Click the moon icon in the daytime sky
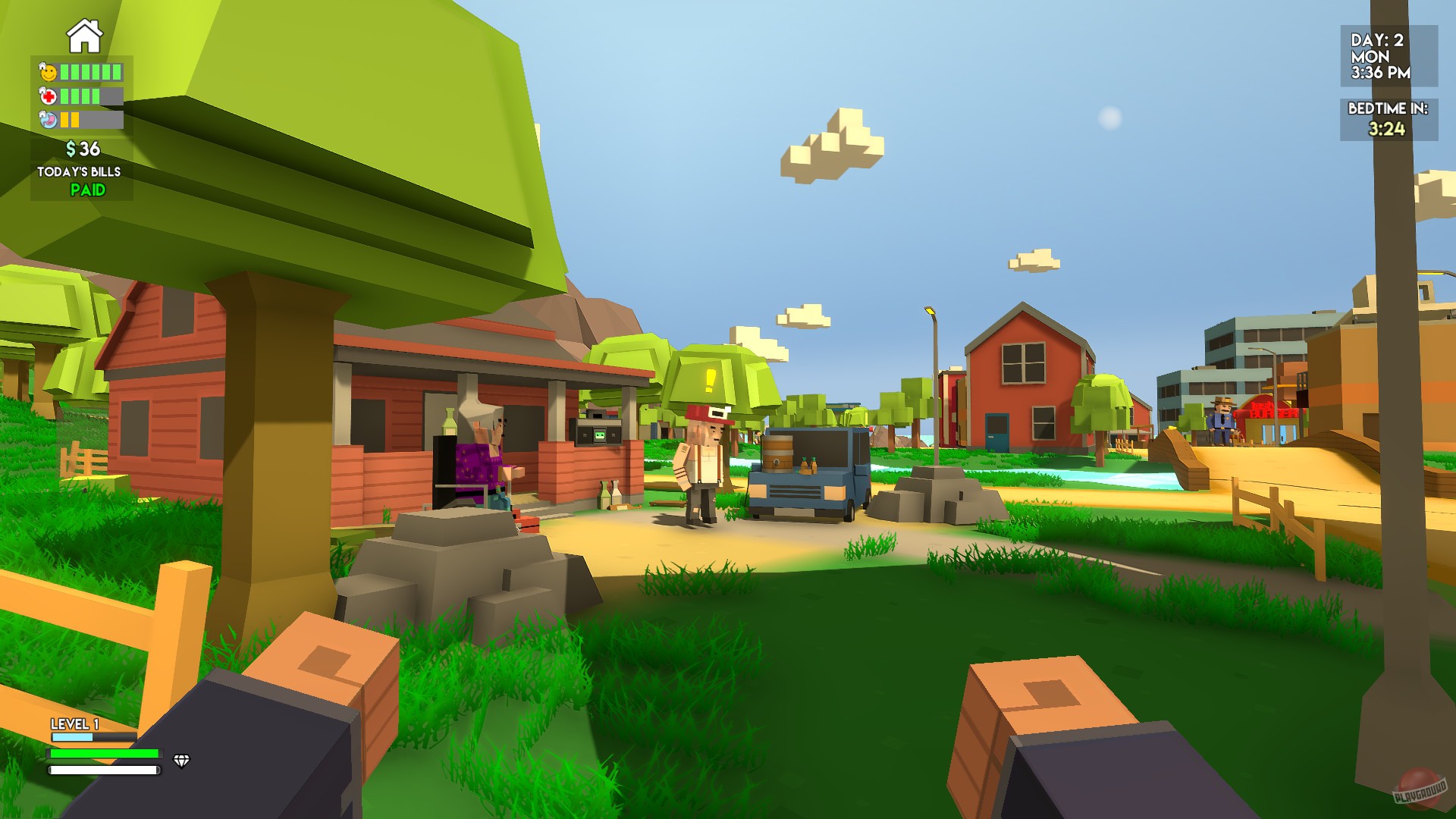This screenshot has width=1456, height=819. [x=1109, y=118]
